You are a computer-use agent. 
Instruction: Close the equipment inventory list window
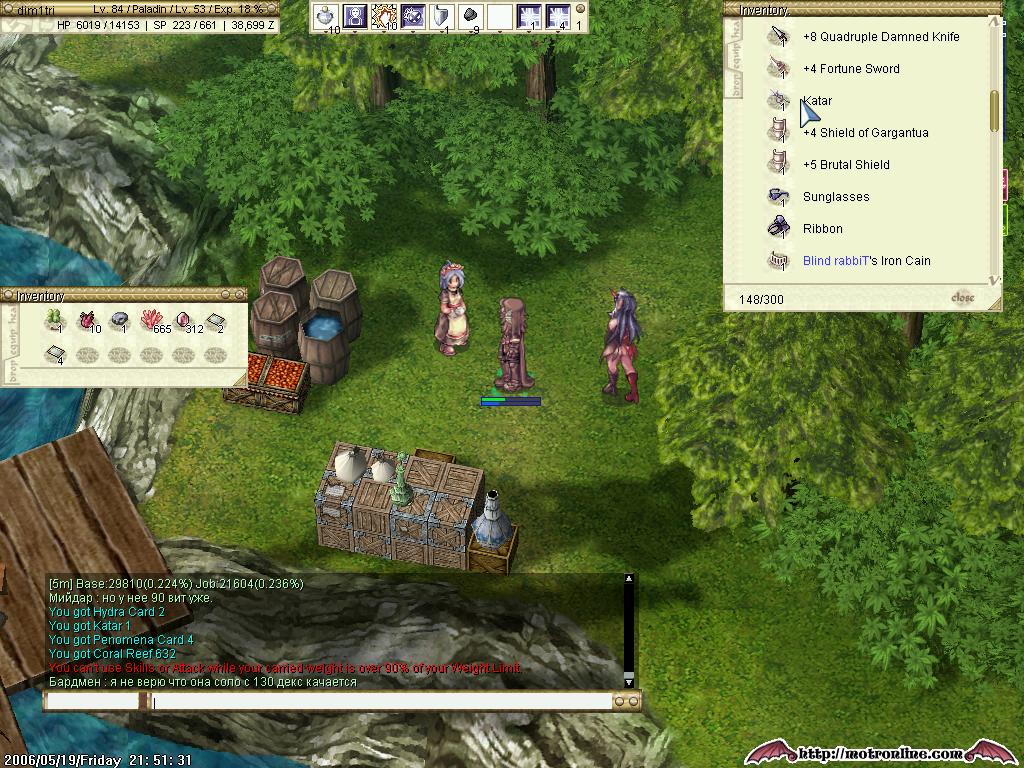click(x=962, y=298)
